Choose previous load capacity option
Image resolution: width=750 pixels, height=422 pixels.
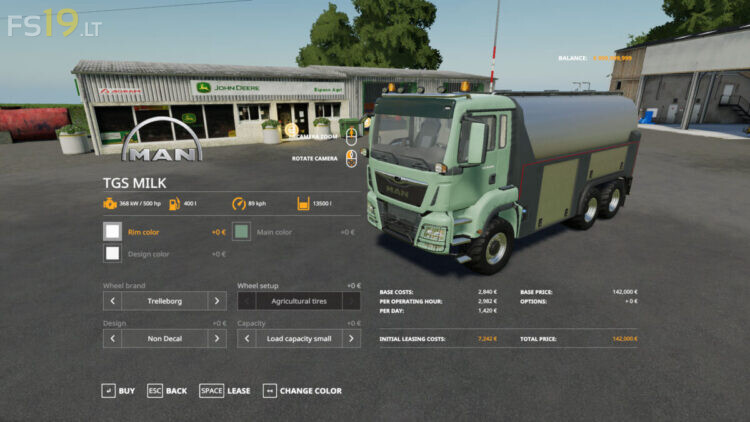coord(246,339)
